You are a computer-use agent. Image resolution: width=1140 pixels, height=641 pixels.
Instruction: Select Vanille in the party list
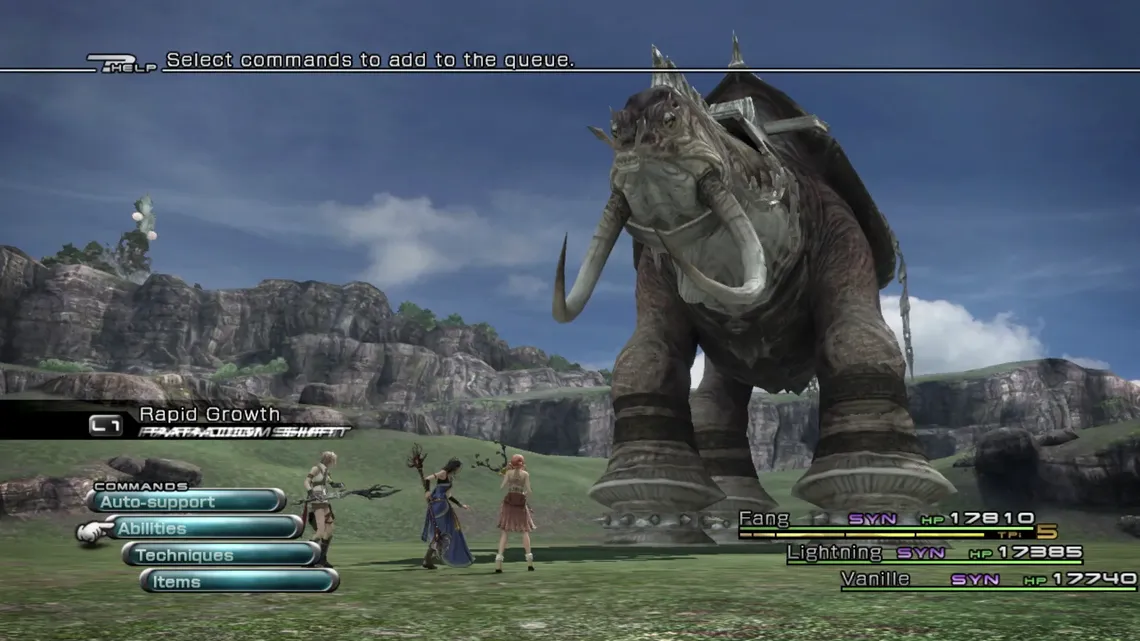point(874,578)
